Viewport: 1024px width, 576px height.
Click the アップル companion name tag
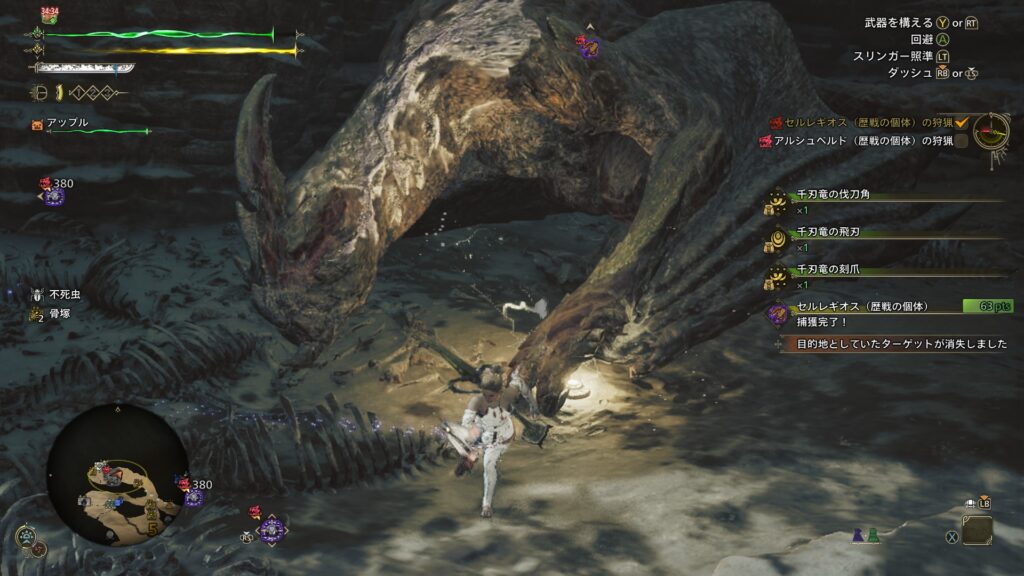pyautogui.click(x=68, y=122)
